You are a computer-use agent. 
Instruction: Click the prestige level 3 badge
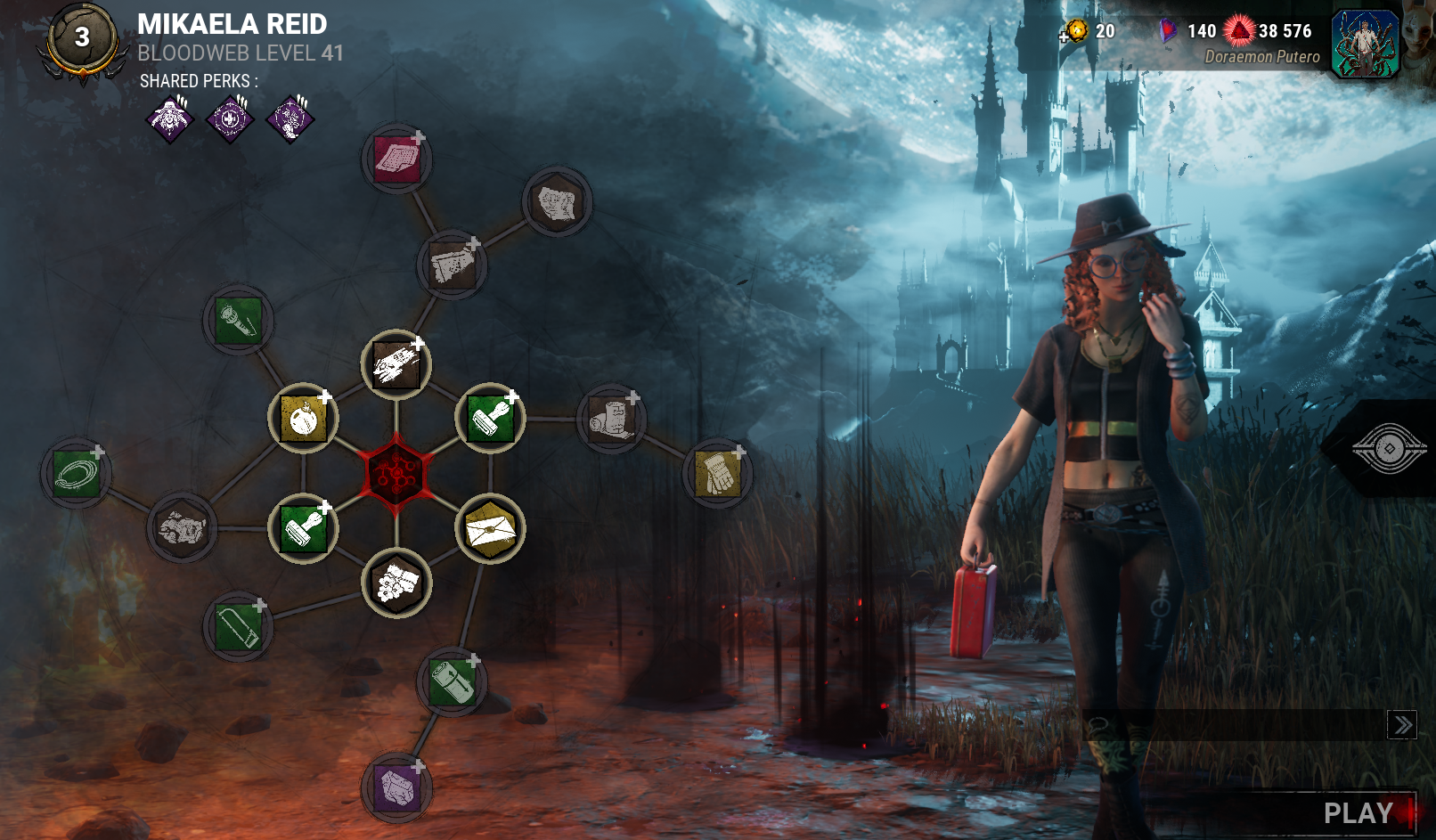click(x=83, y=37)
